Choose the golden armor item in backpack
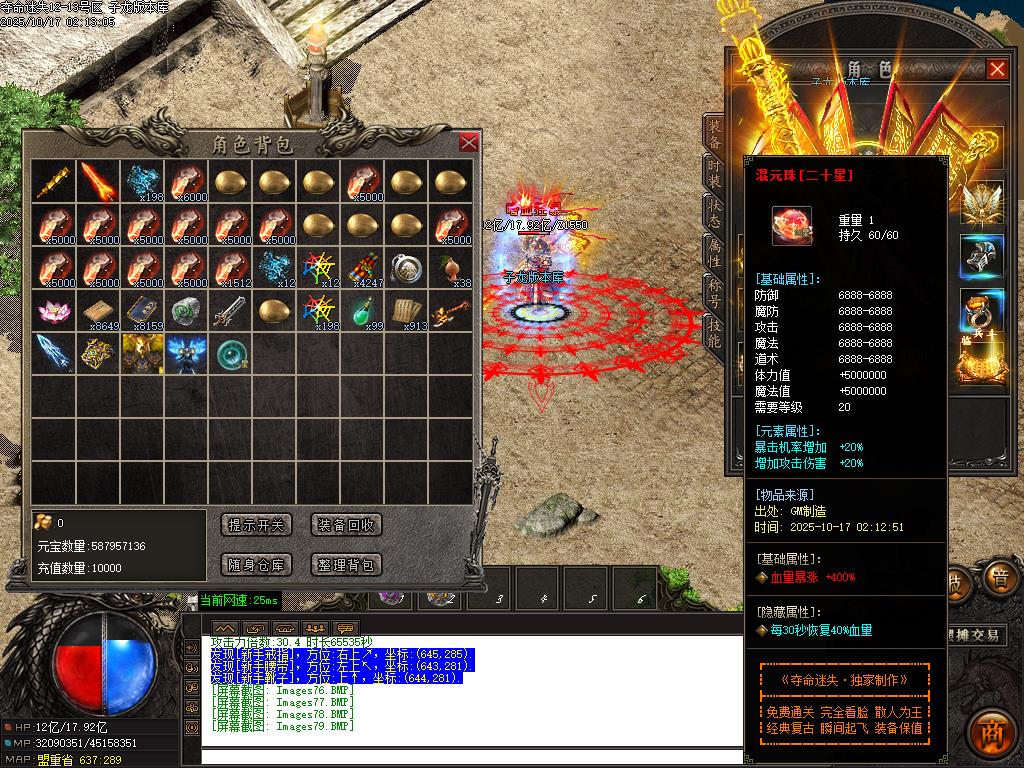 point(142,353)
